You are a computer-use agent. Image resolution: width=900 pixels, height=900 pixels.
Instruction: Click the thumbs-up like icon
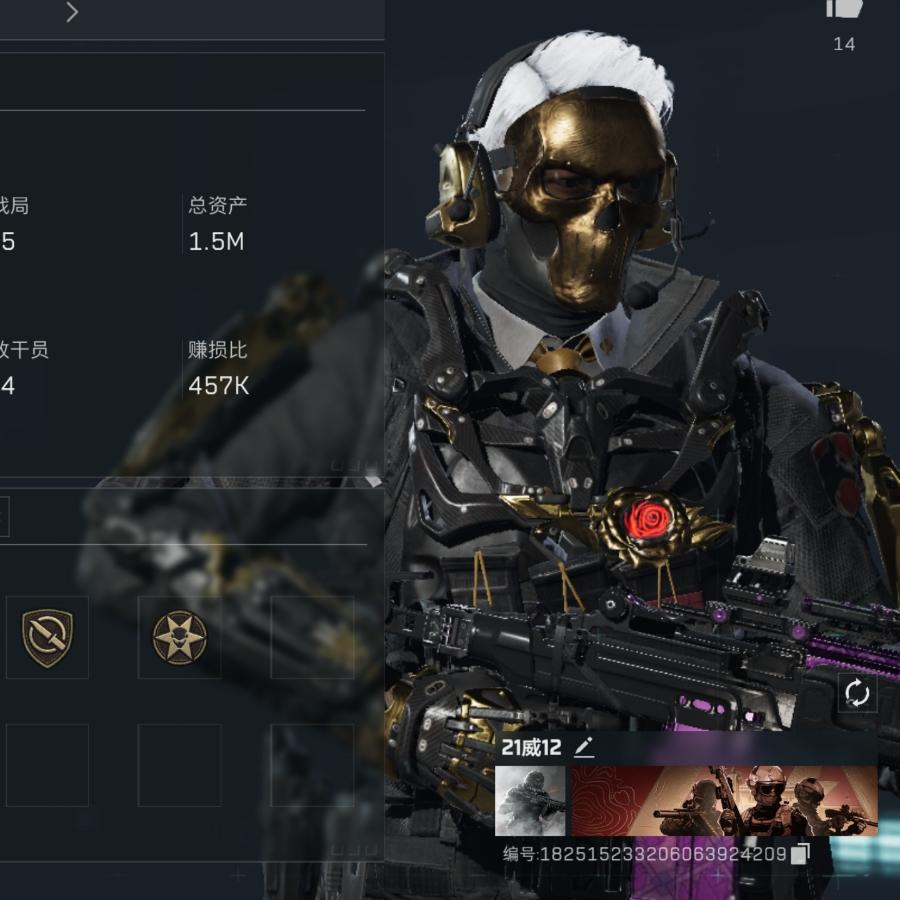point(844,10)
